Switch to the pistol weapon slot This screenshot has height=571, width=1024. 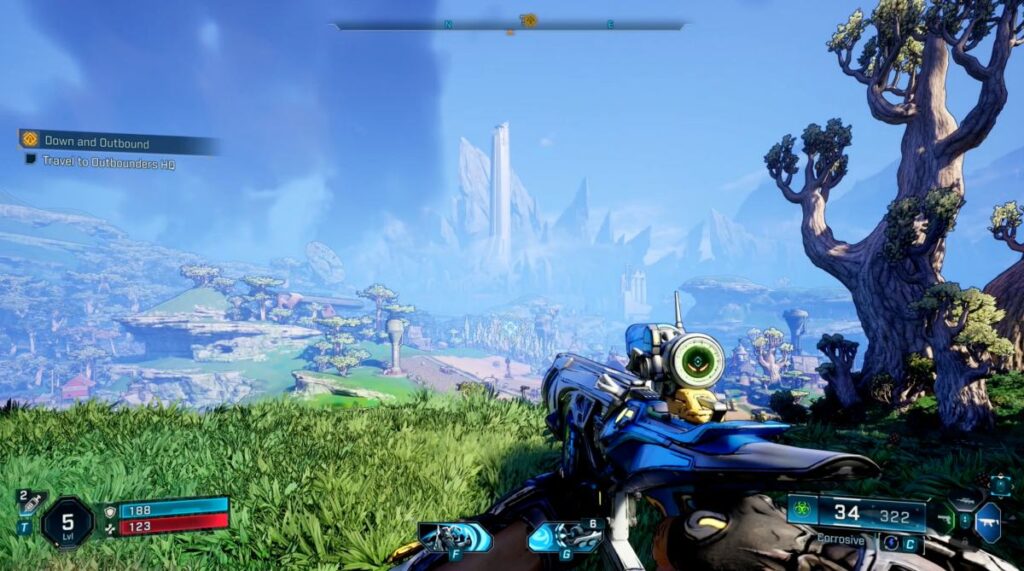[944, 519]
